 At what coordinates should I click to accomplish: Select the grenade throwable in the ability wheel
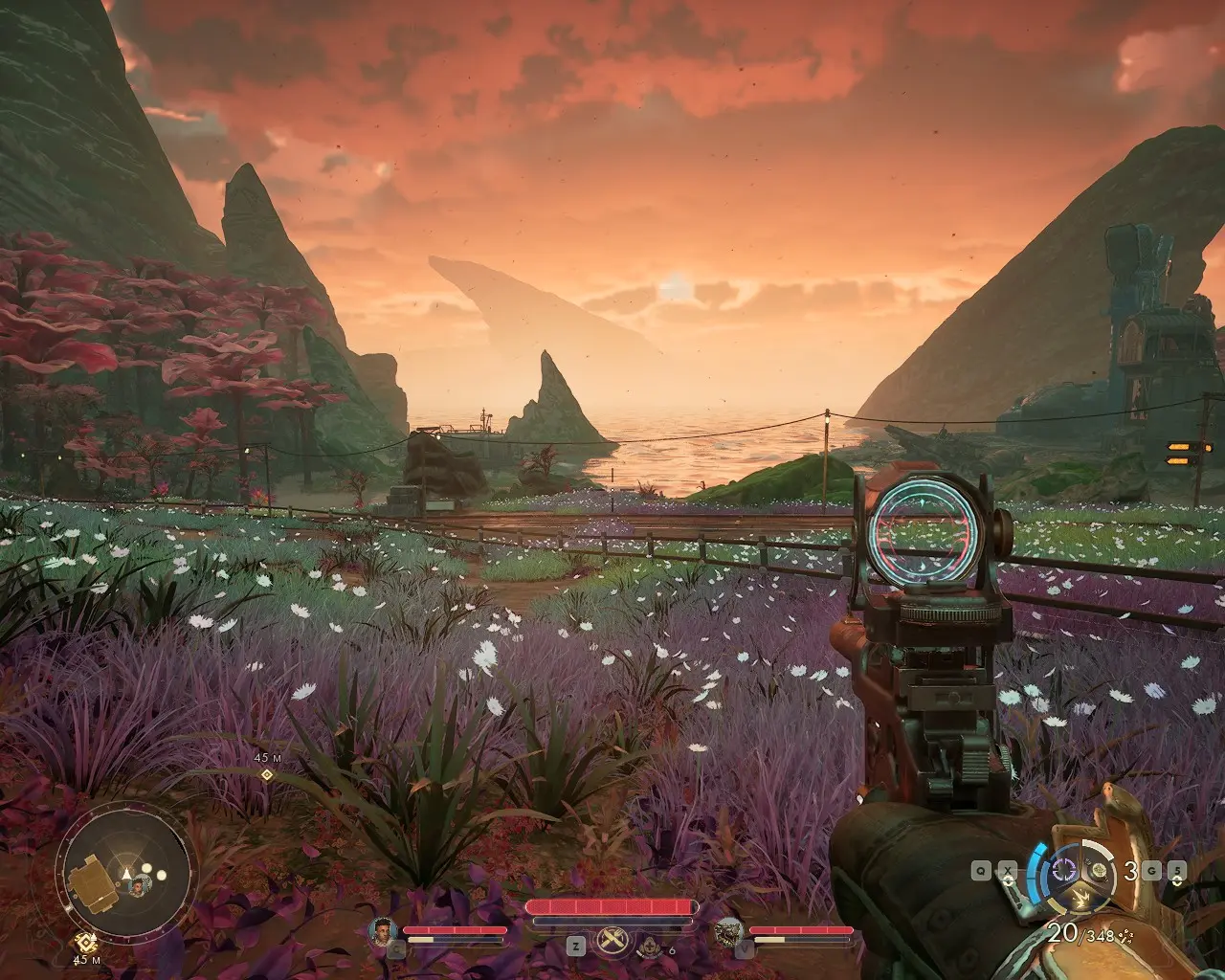pos(1101,870)
